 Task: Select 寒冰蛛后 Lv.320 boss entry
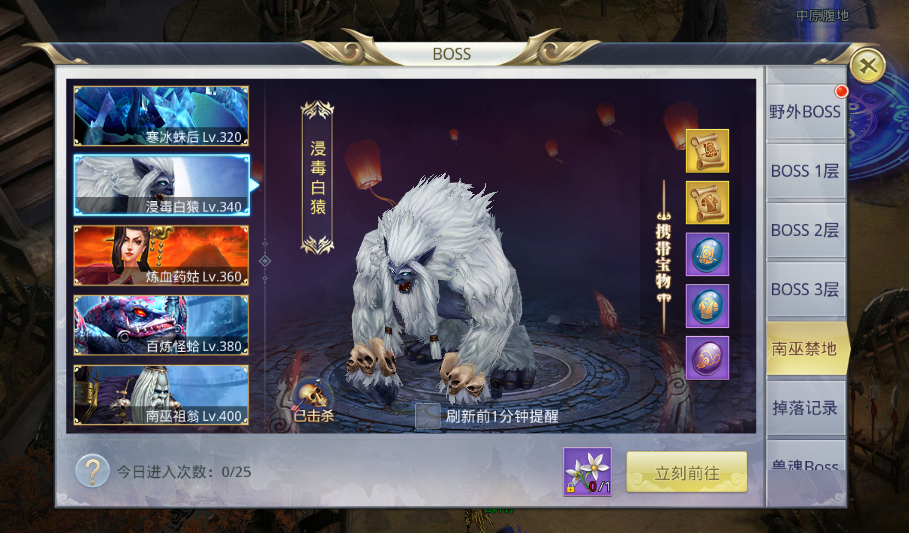[161, 116]
